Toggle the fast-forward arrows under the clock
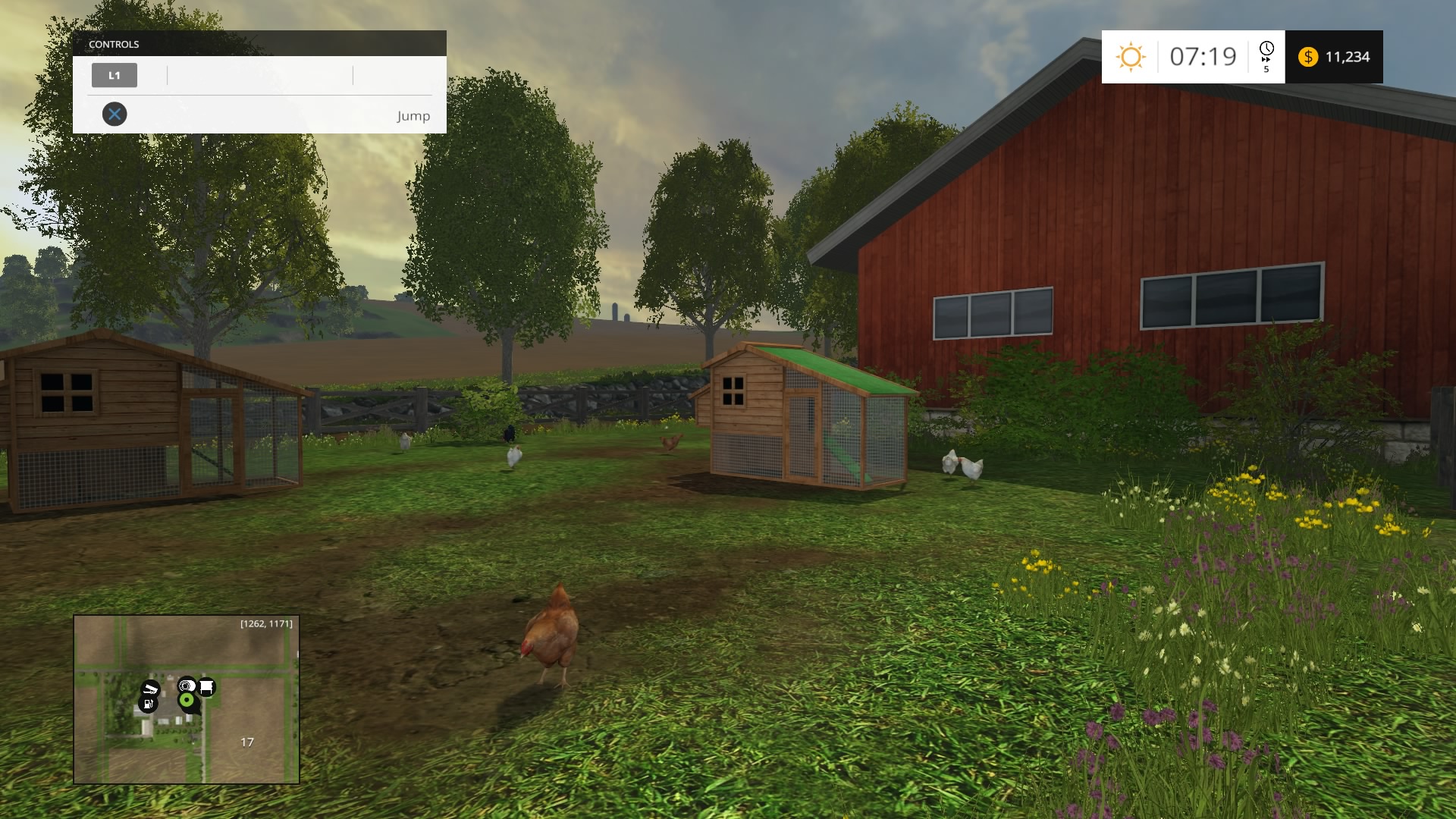 pos(1266,59)
